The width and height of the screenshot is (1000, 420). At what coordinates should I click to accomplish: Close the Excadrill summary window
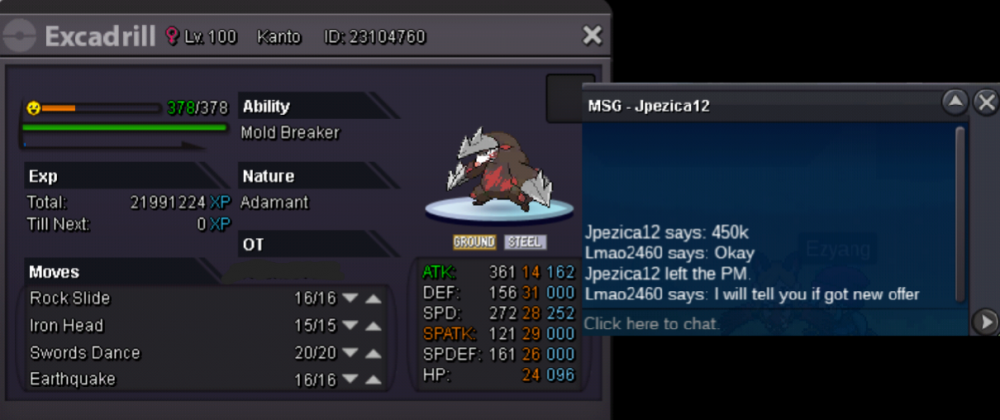coord(592,36)
